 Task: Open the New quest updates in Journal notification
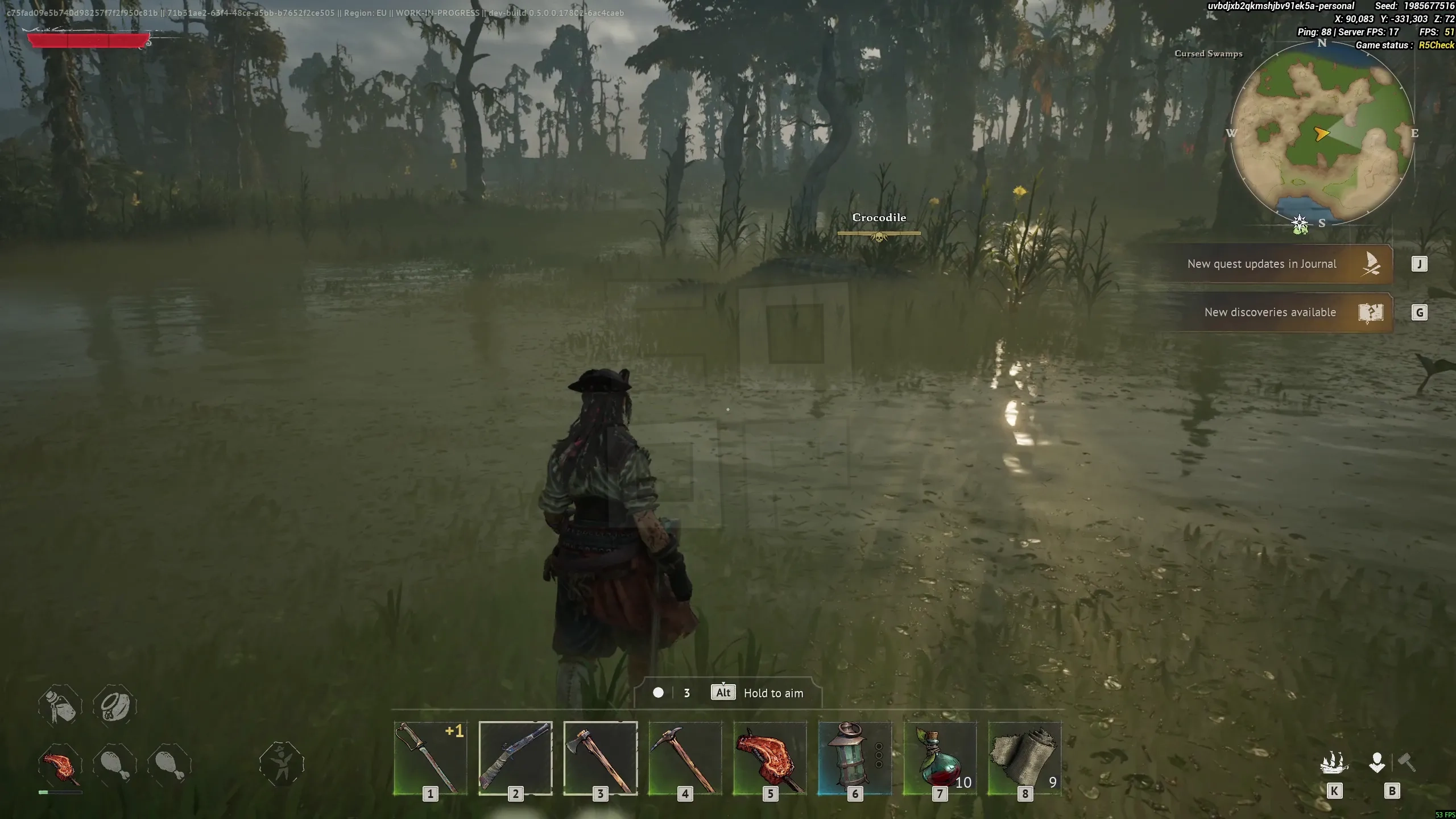point(1263,263)
